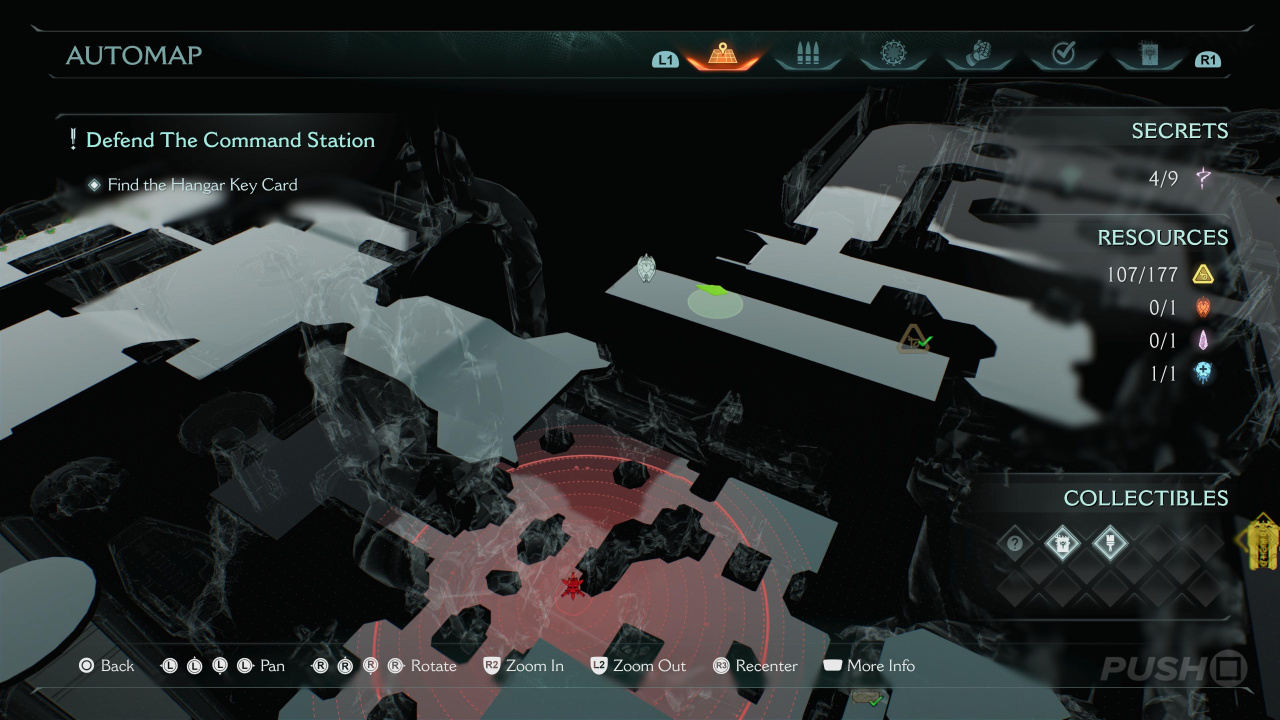1280x720 pixels.
Task: Select the red demon marker on map
Action: pos(573,586)
